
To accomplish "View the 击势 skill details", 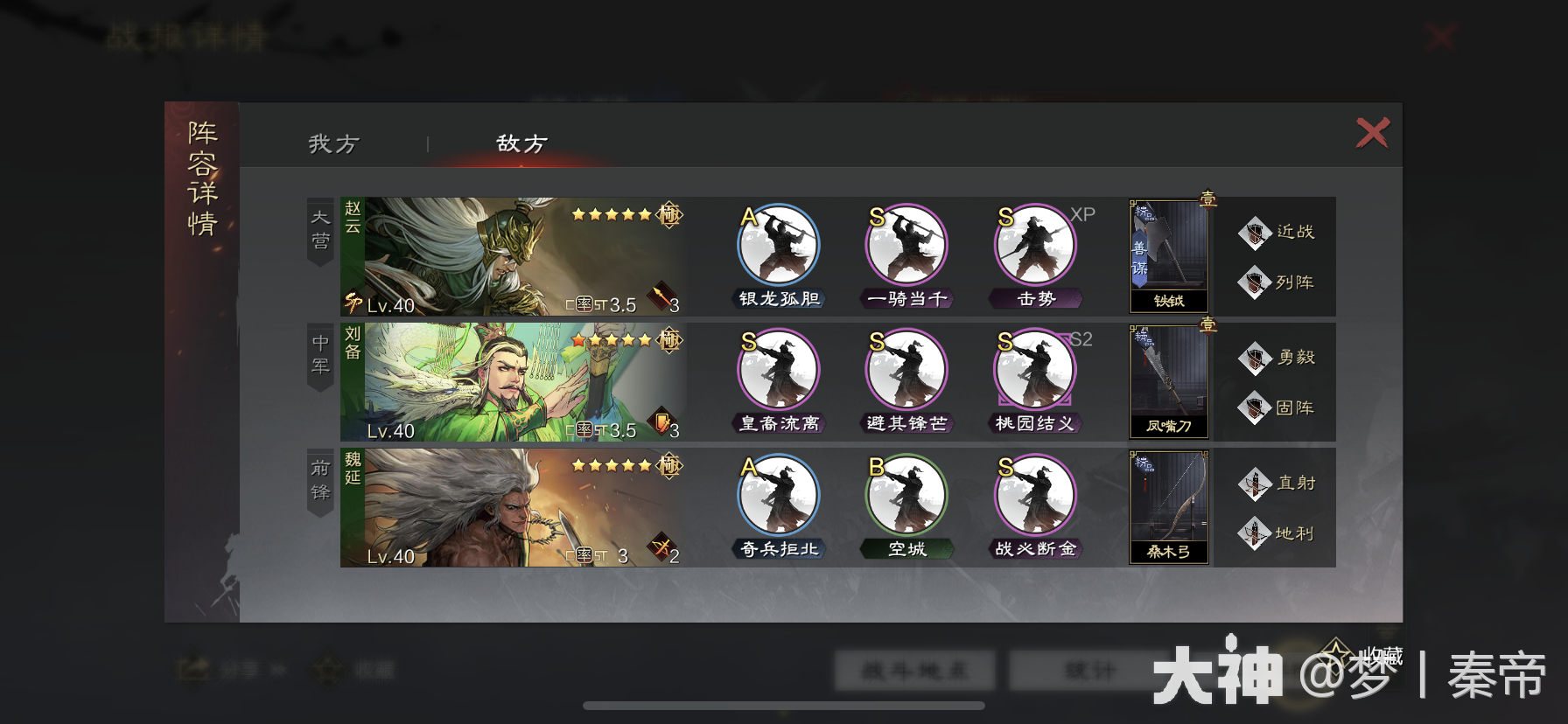I will coord(1032,246).
